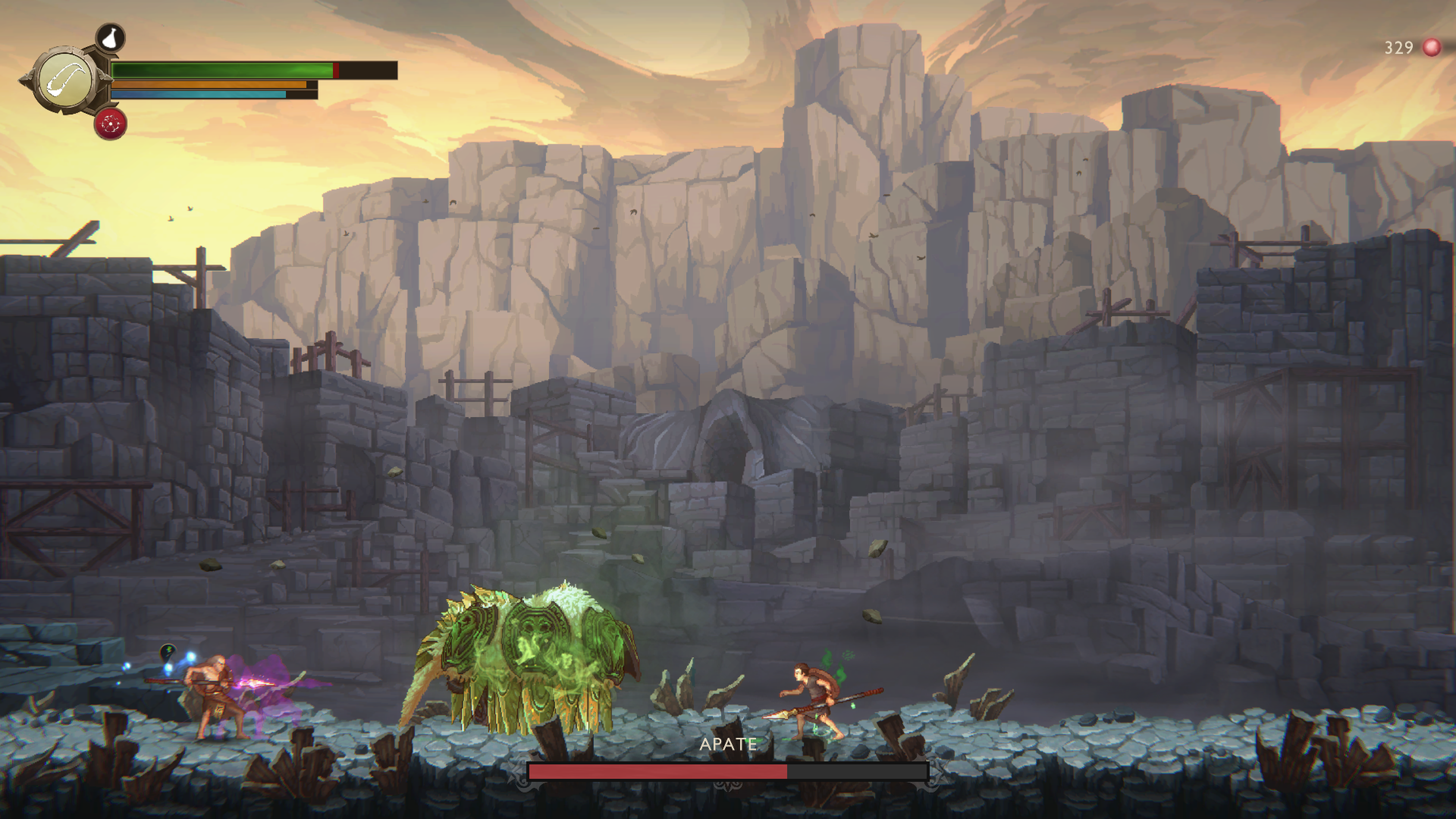Activate the red rune orb ability
The height and width of the screenshot is (819, 1456).
tap(111, 124)
